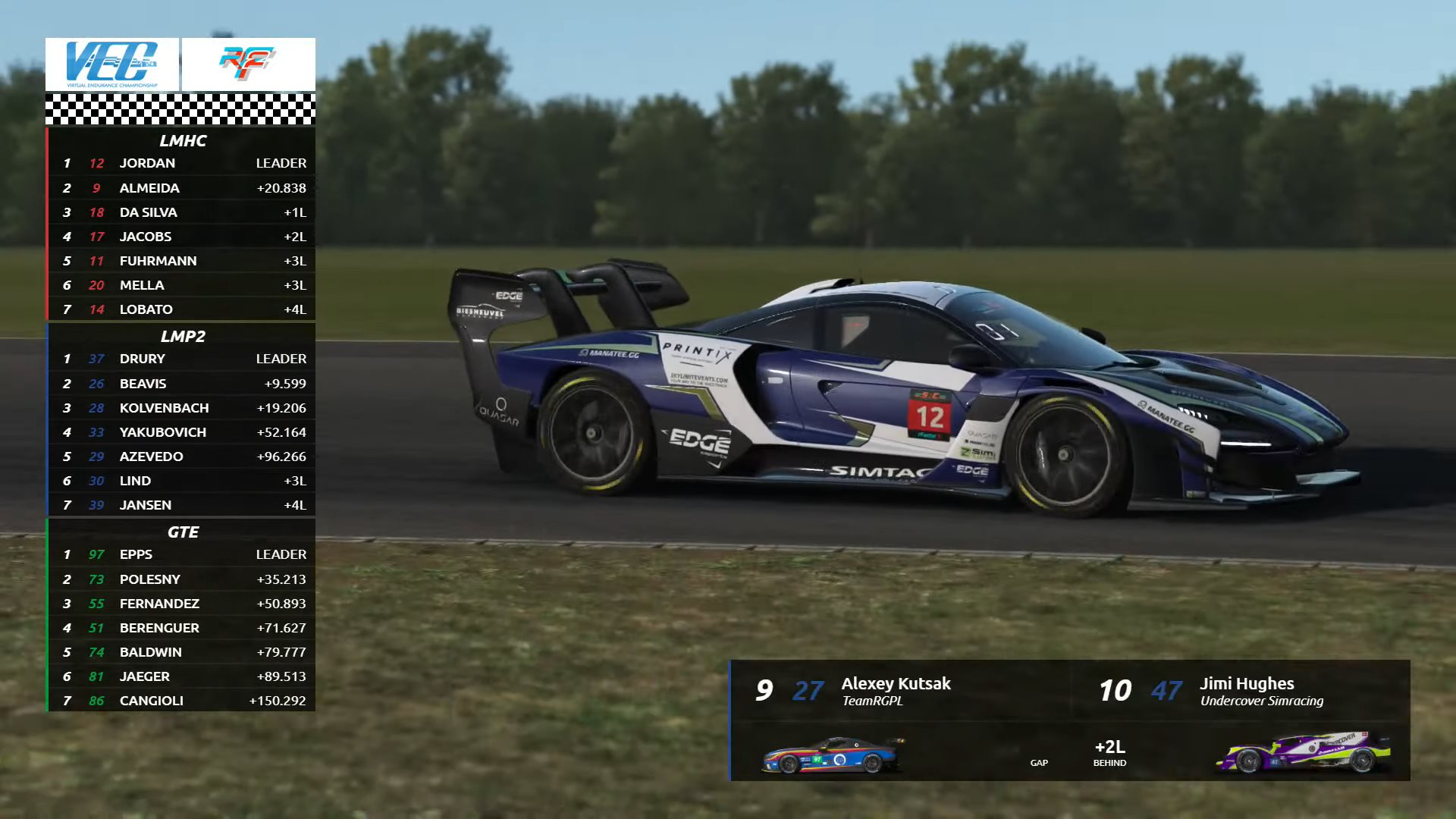Click Cangioli's row in GTE
The height and width of the screenshot is (819, 1456).
(x=181, y=701)
